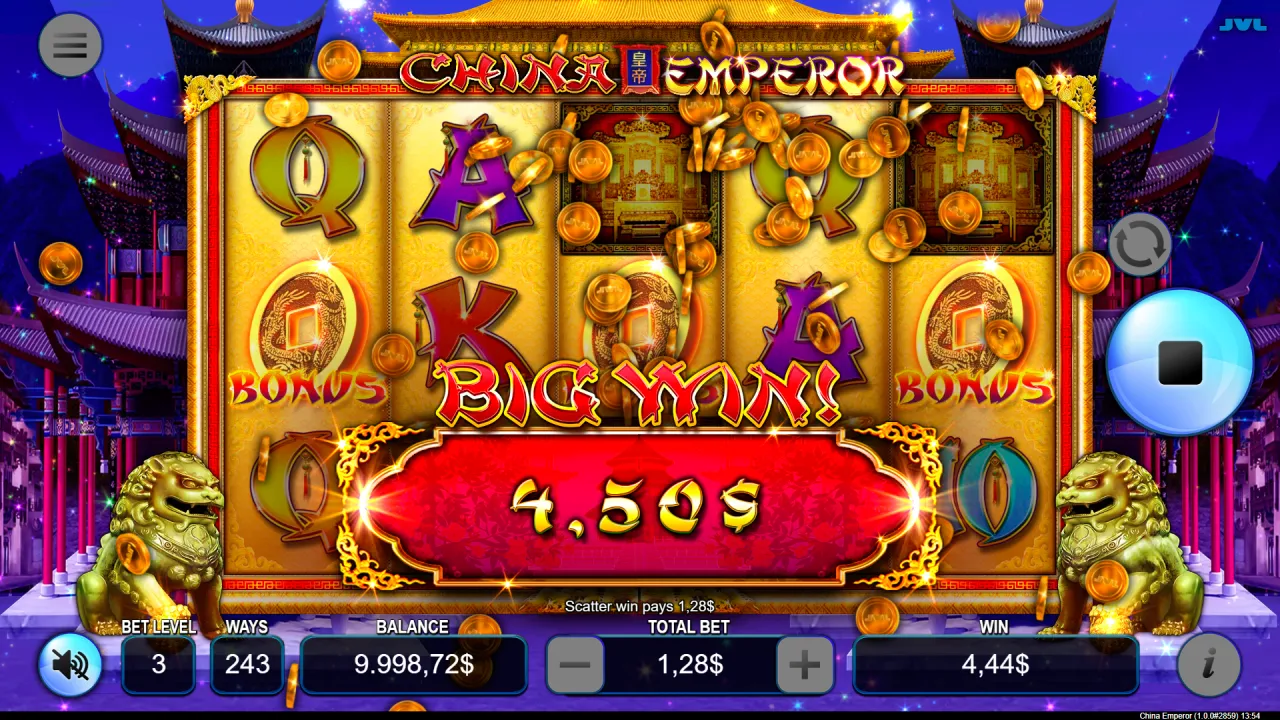Screen dimensions: 1280x720
Task: Click the WIN amount showing 4,44$
Action: pyautogui.click(x=996, y=664)
